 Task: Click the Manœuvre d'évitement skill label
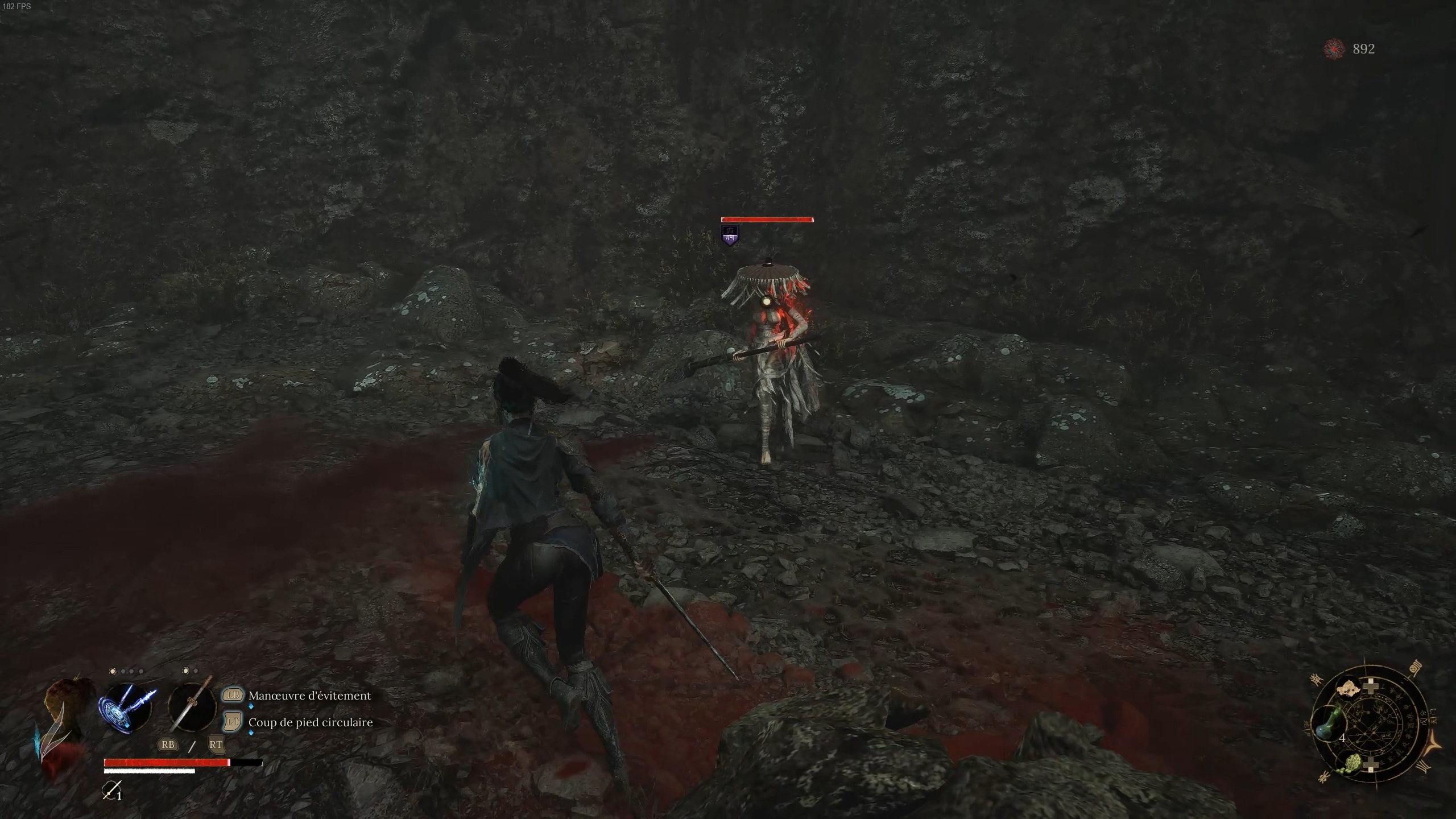(x=309, y=696)
